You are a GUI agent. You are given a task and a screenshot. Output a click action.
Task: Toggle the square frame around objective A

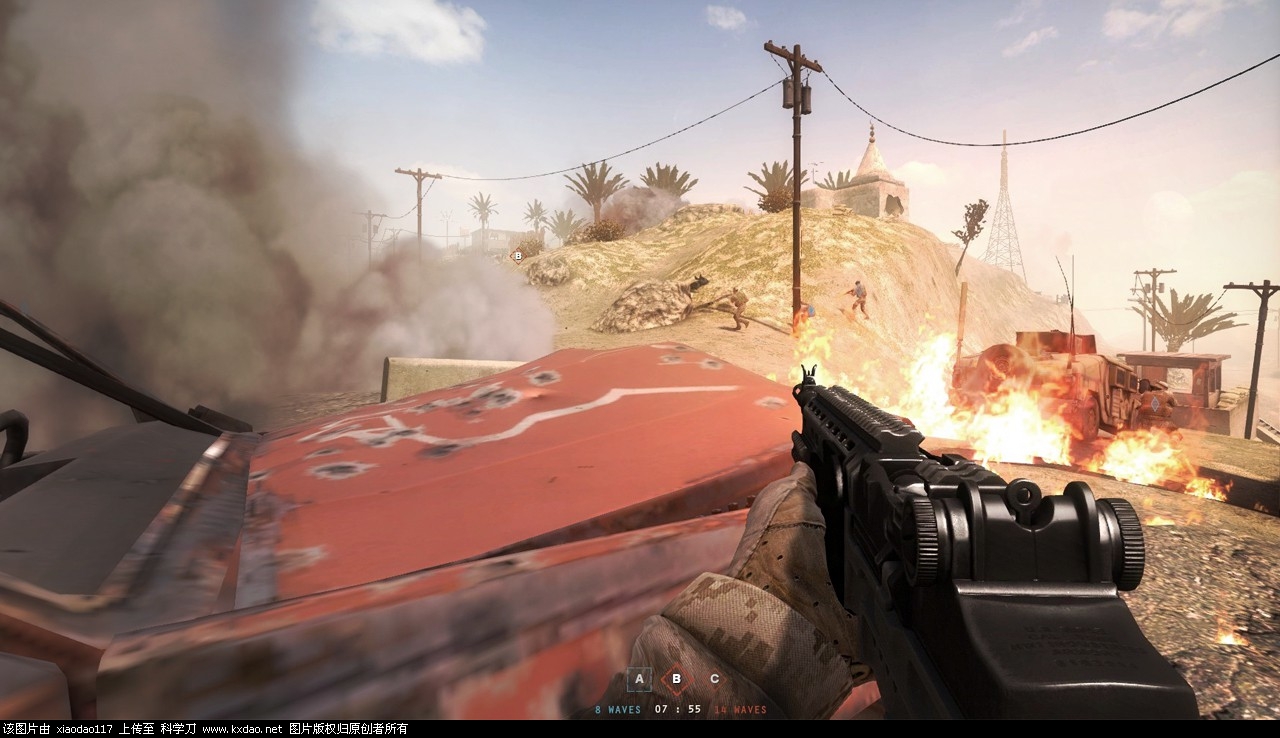click(x=639, y=679)
